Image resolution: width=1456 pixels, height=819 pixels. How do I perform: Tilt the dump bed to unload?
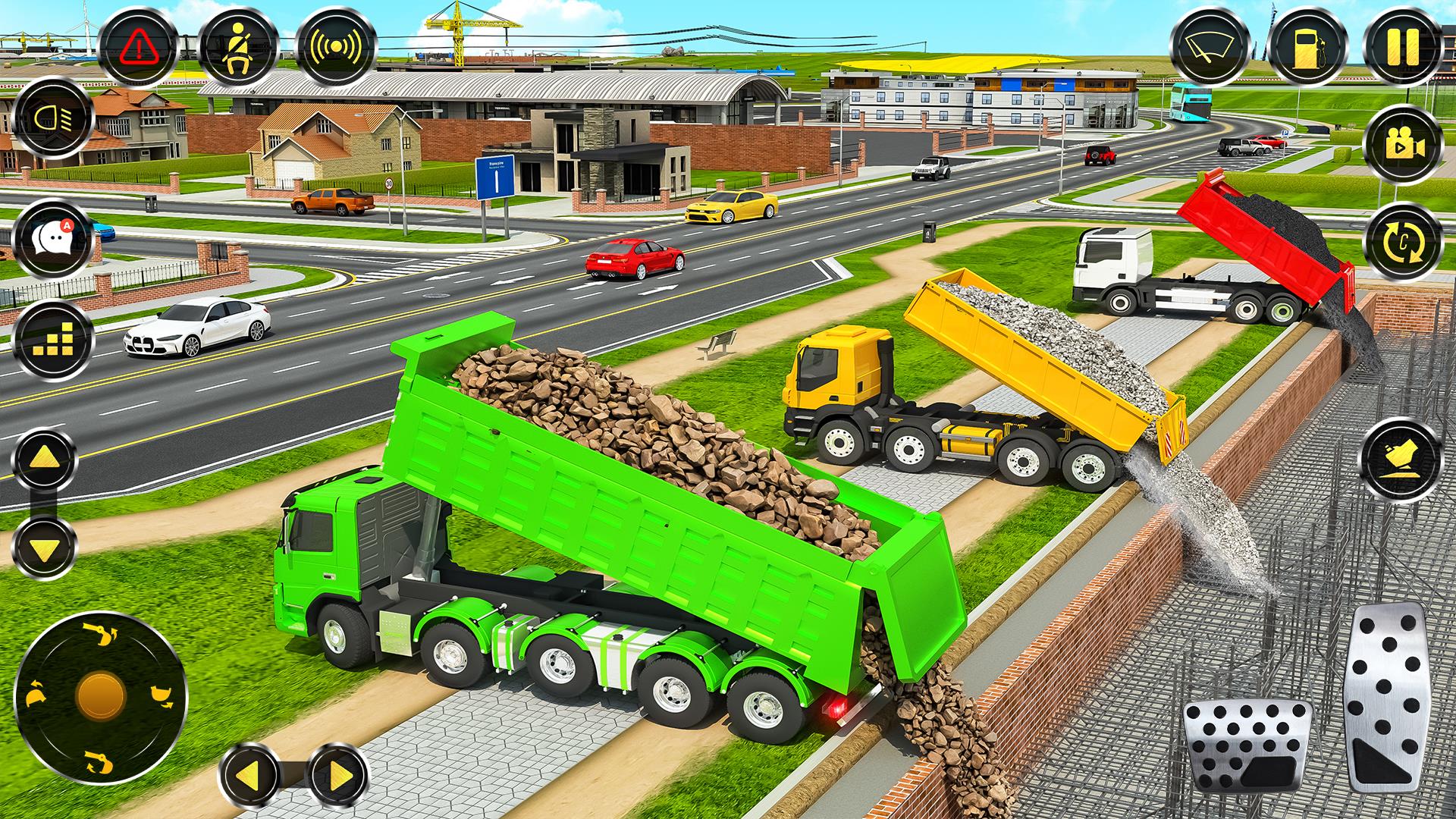(x=1401, y=460)
